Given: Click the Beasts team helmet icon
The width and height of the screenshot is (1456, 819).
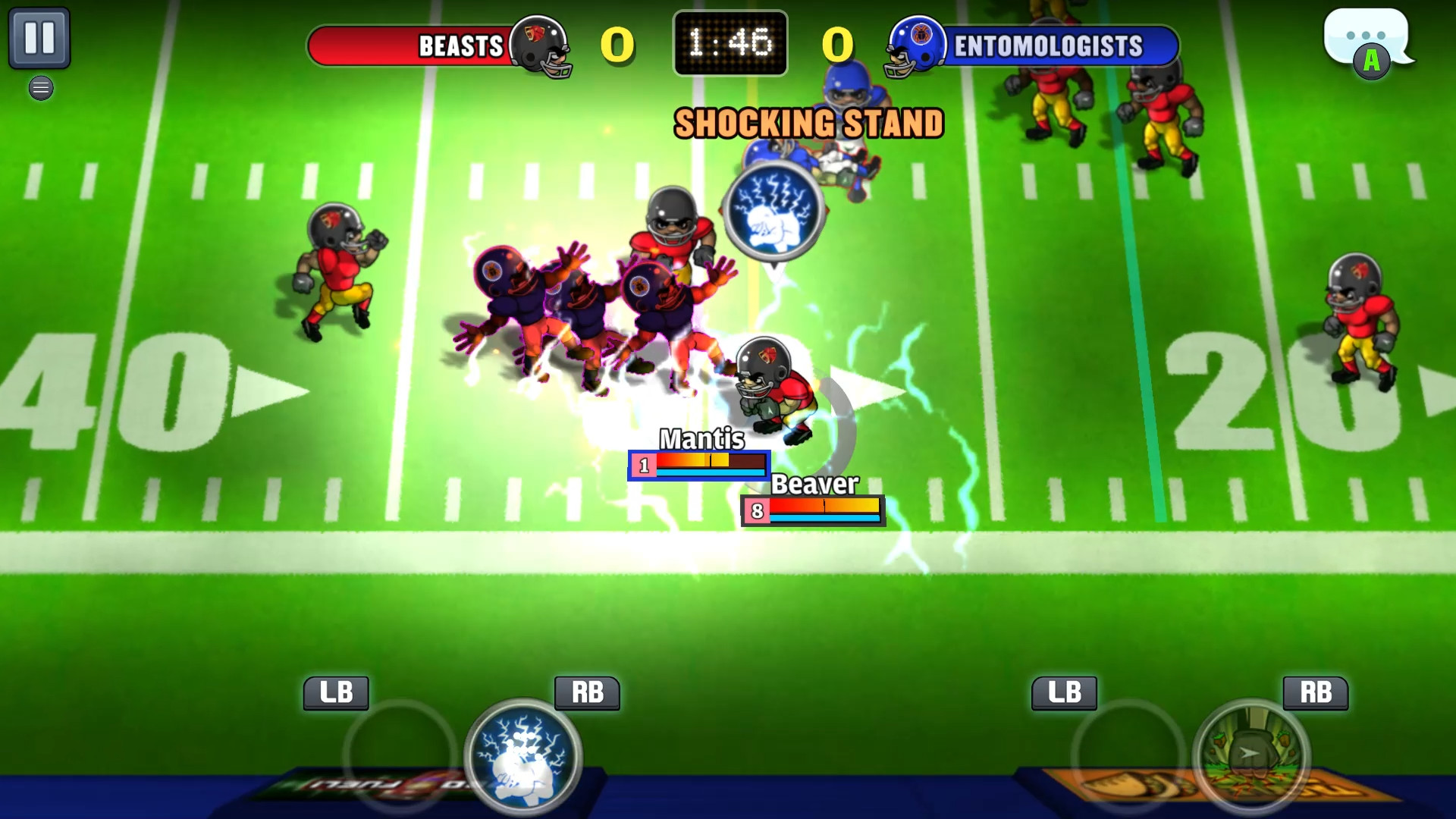Looking at the screenshot, I should (x=543, y=47).
